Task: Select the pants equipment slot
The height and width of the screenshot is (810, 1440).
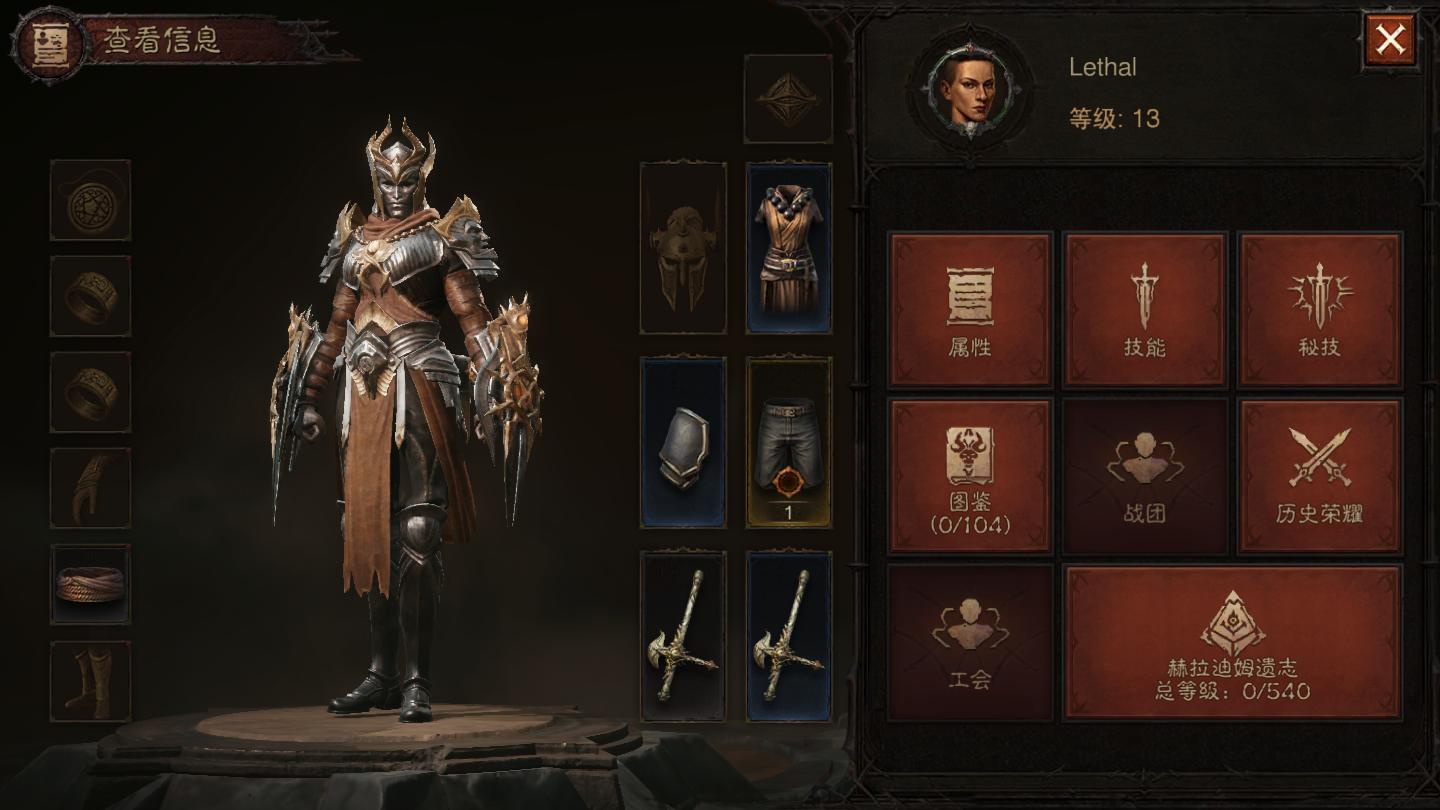Action: (x=789, y=442)
